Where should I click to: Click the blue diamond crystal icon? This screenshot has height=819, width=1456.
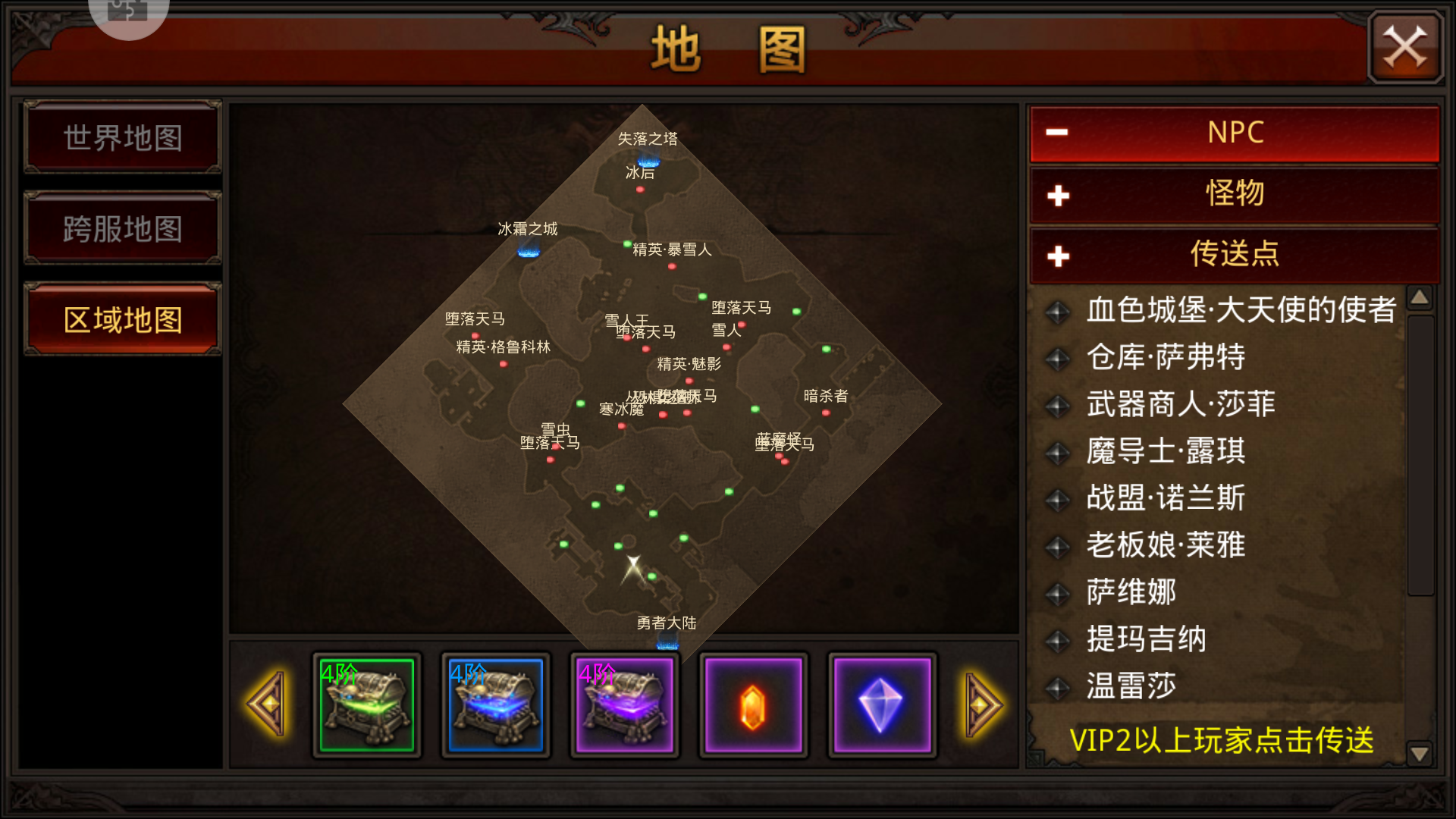(x=881, y=705)
